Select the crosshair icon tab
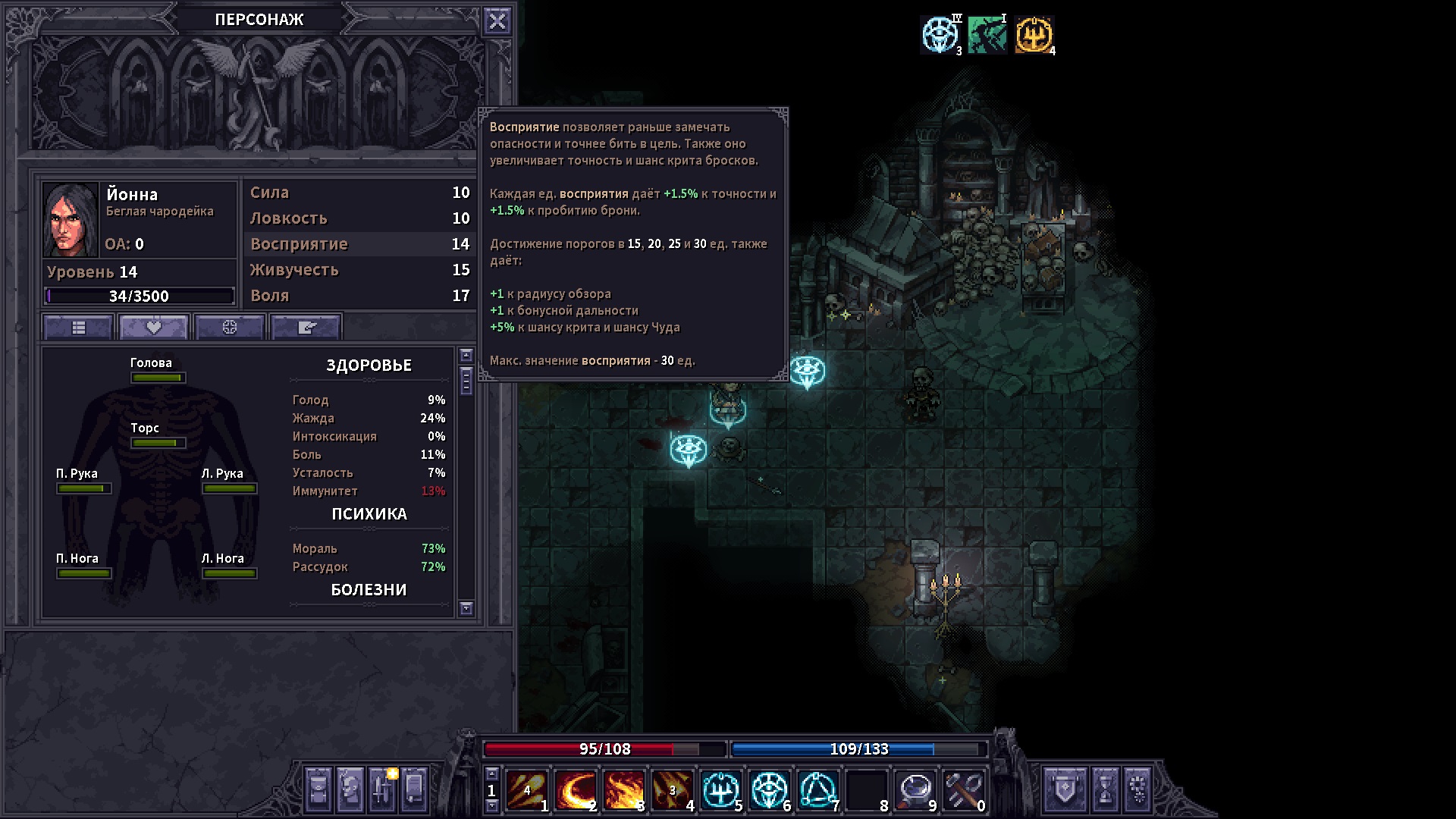The width and height of the screenshot is (1456, 819). pyautogui.click(x=230, y=328)
